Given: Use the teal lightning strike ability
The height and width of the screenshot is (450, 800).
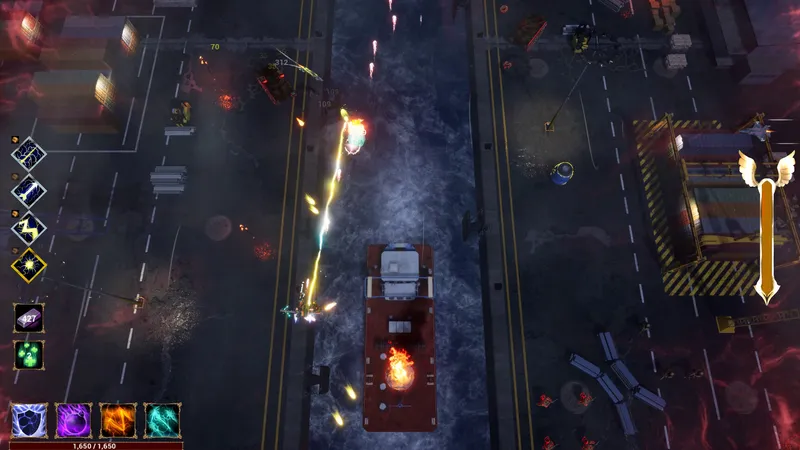Looking at the screenshot, I should 162,420.
